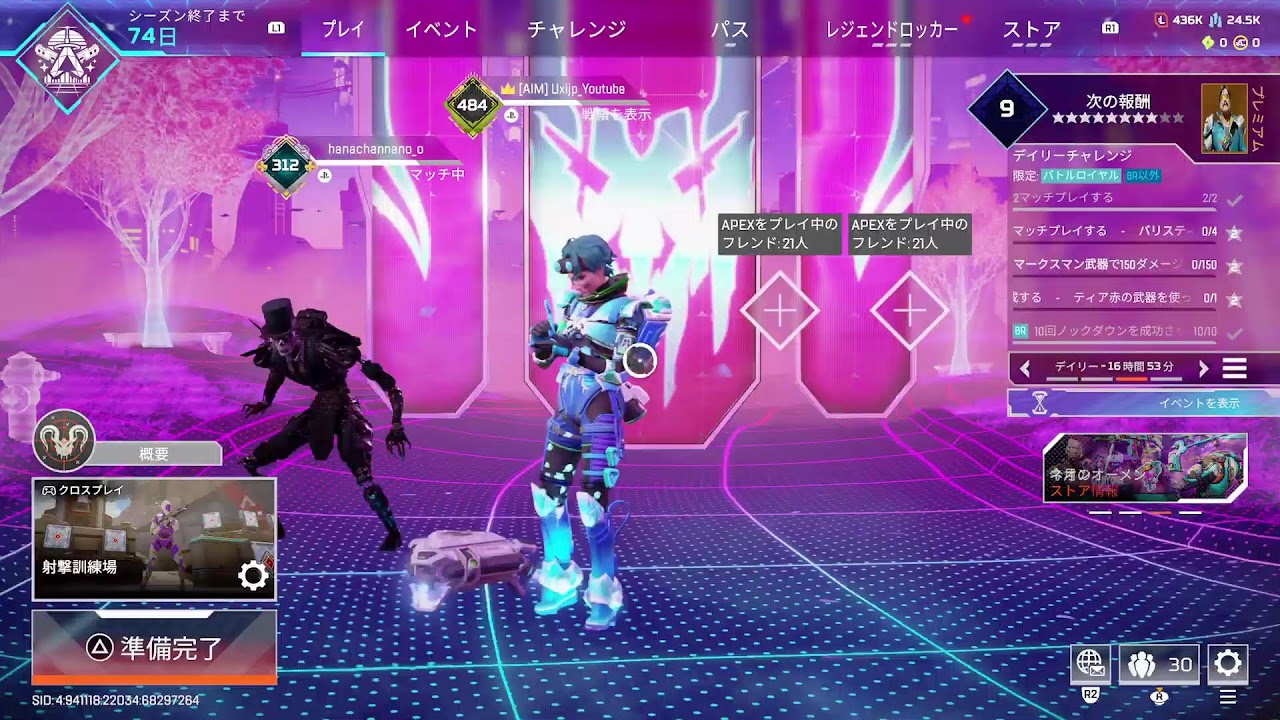The image size is (1280, 720).
Task: Enable the BR以外 challenge filter
Action: click(x=1142, y=176)
